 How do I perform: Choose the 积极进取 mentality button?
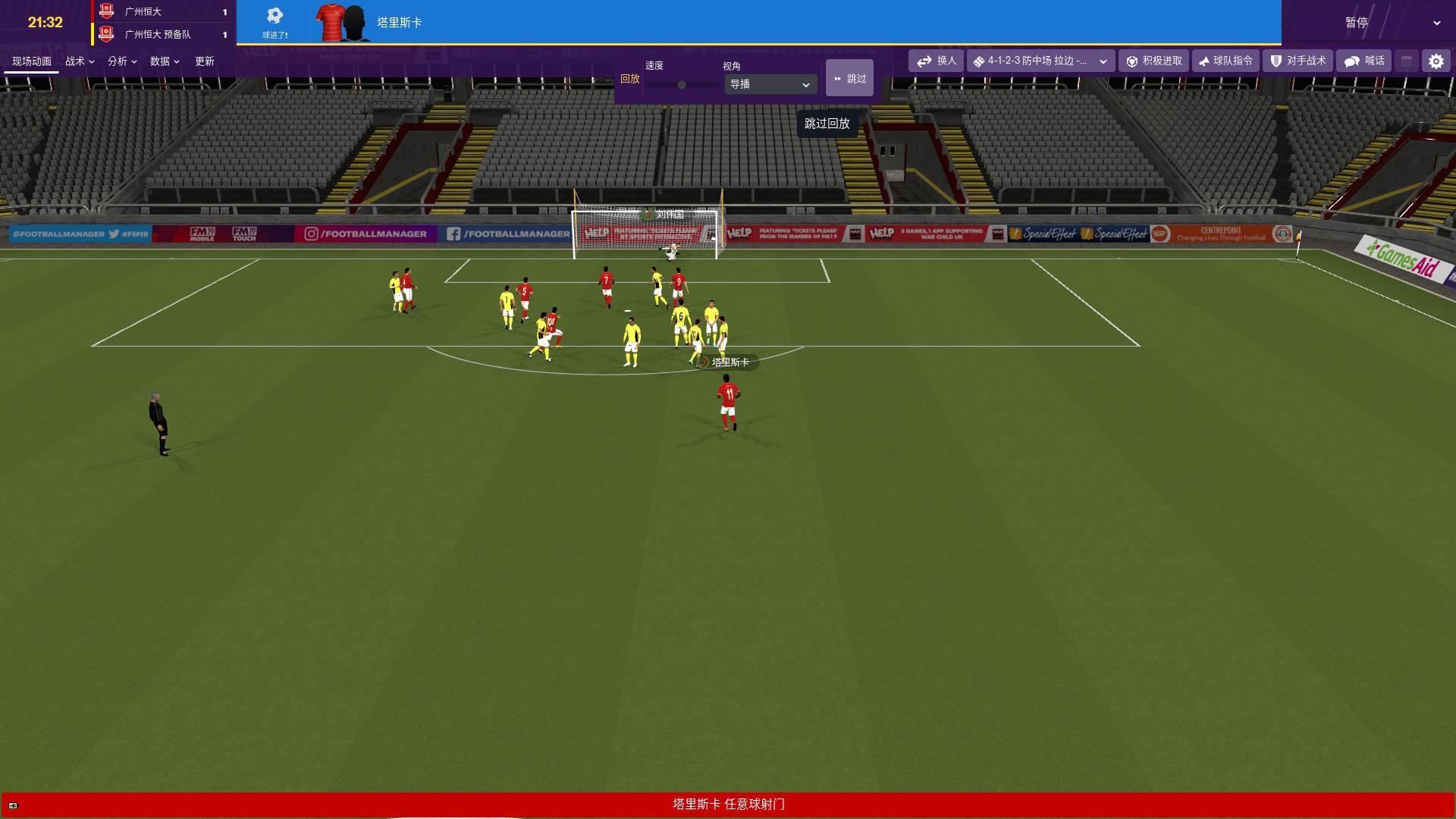click(1154, 61)
